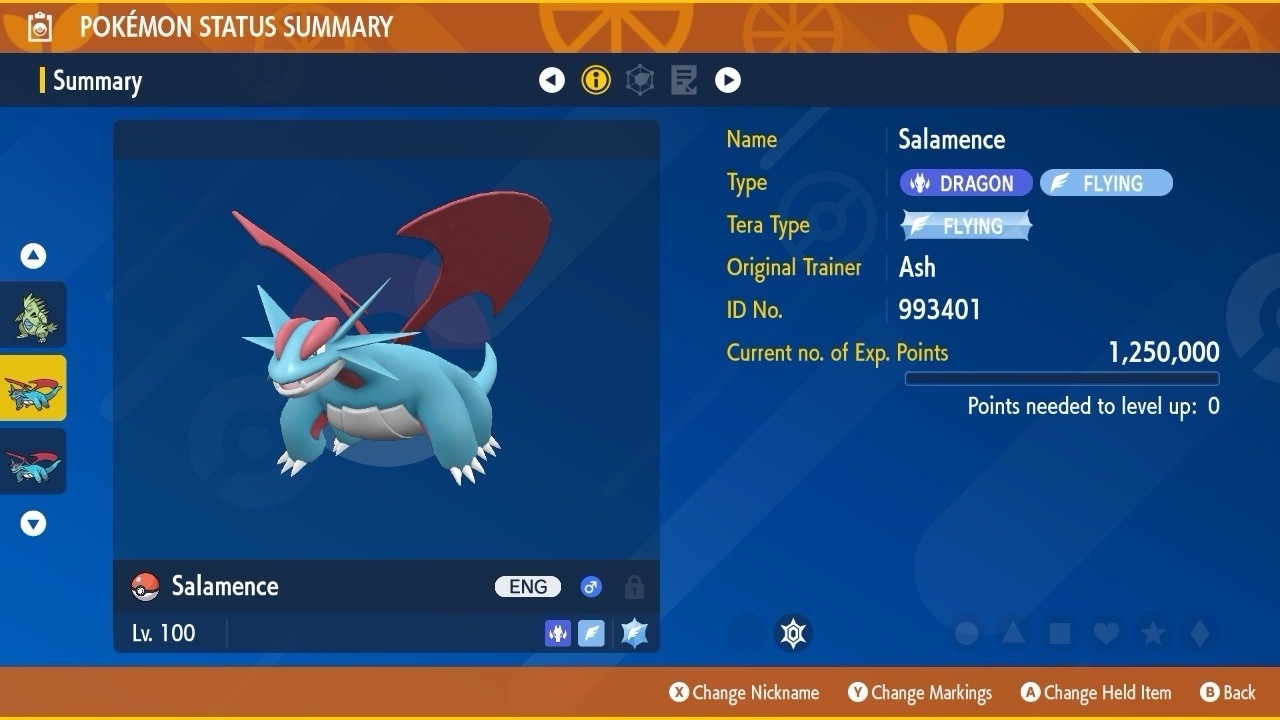
Task: Choose the yellow-highlighted Salamence thumbnail
Action: (x=34, y=388)
